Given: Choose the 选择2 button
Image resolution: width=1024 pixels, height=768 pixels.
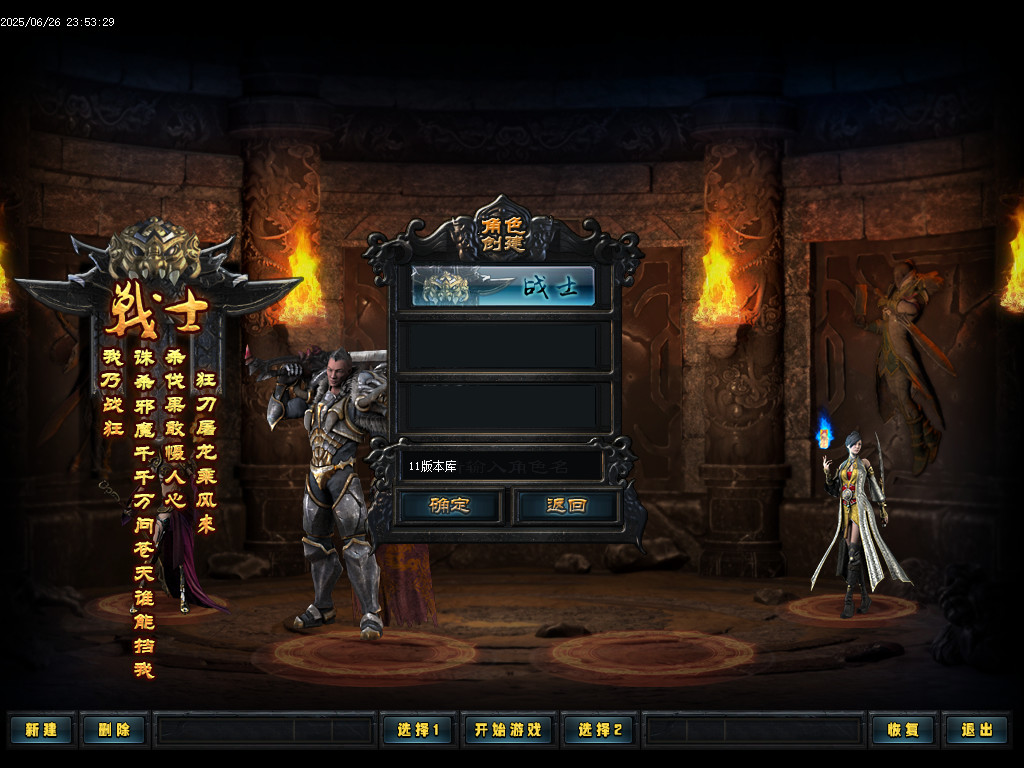Looking at the screenshot, I should point(598,730).
